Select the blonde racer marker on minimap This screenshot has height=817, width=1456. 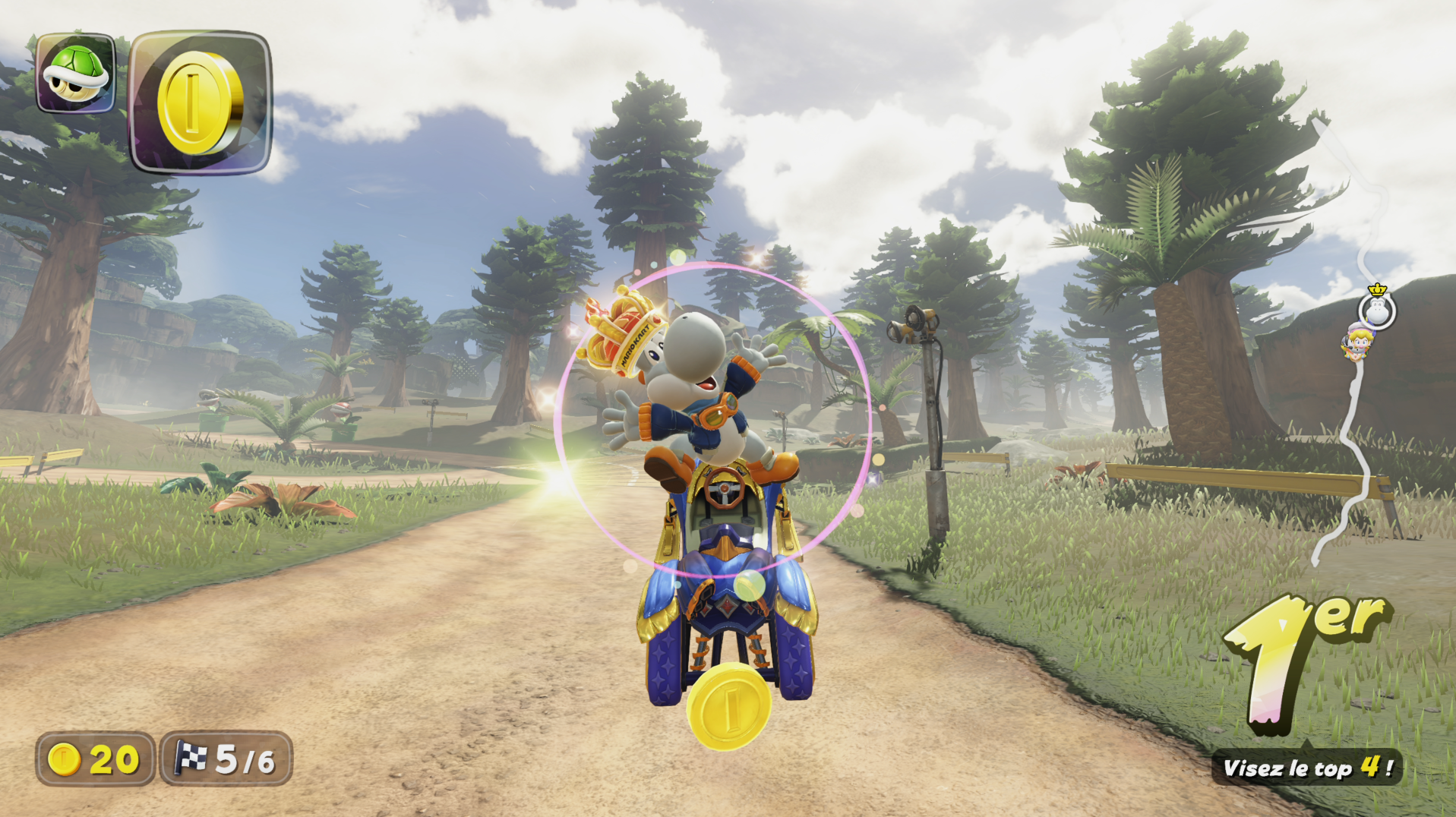pos(1356,343)
